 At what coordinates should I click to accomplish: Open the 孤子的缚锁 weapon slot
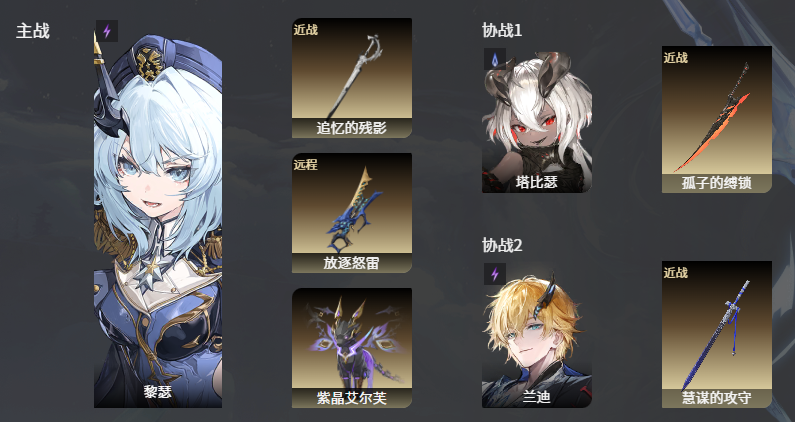(717, 119)
